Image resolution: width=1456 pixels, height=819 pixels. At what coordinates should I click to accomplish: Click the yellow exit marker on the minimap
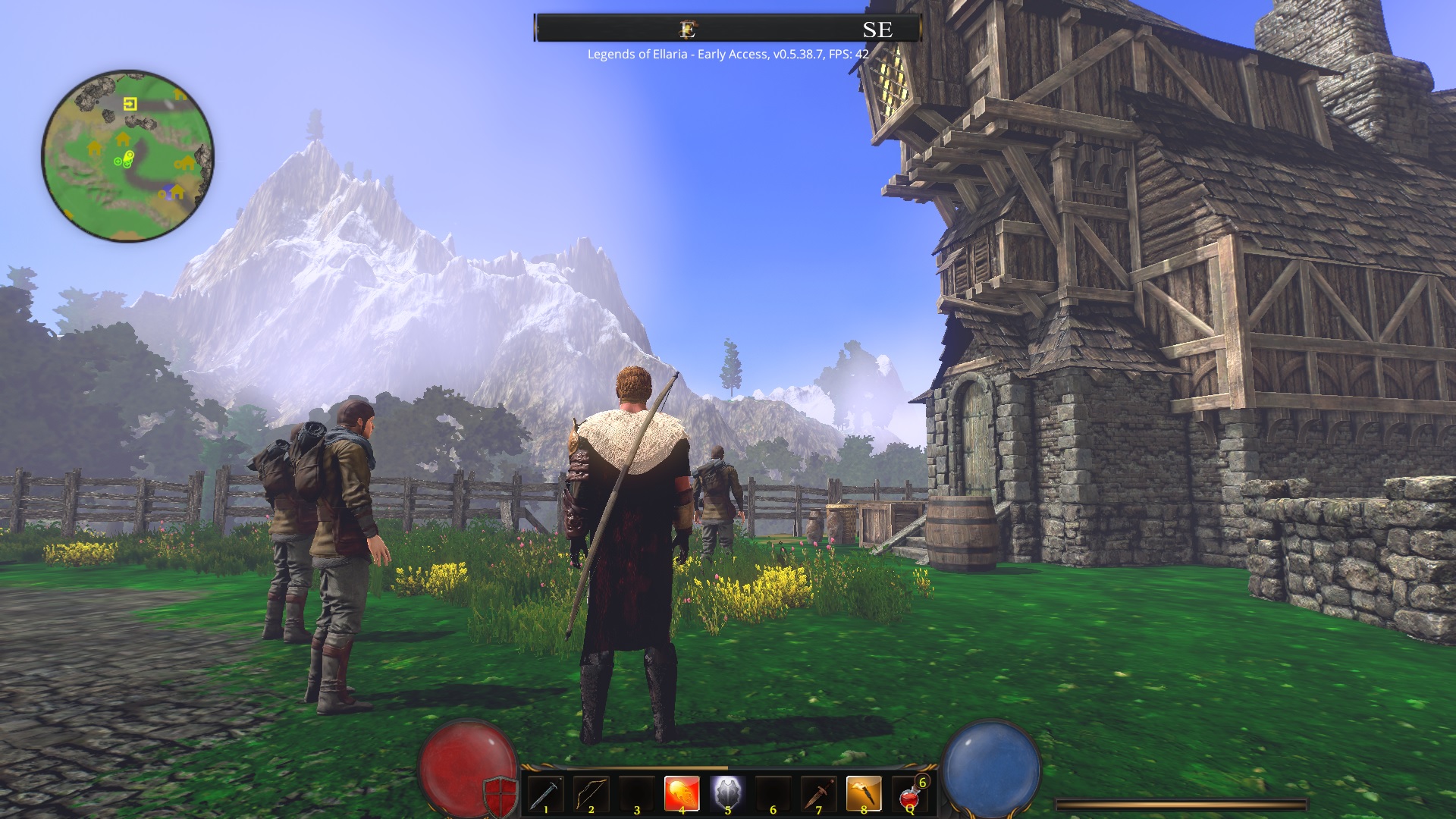[x=130, y=104]
